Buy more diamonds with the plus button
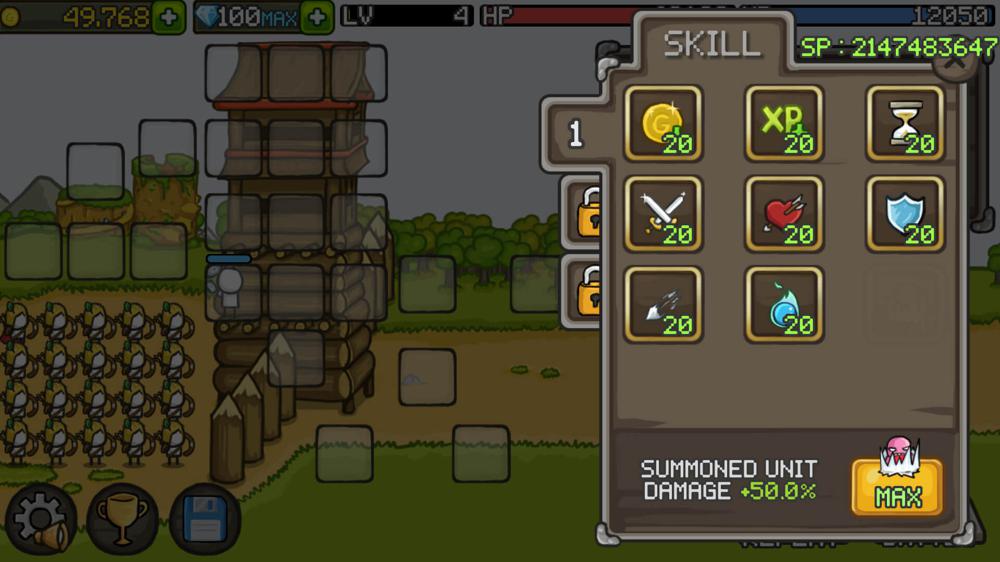This screenshot has width=1000, height=562. coord(317,17)
